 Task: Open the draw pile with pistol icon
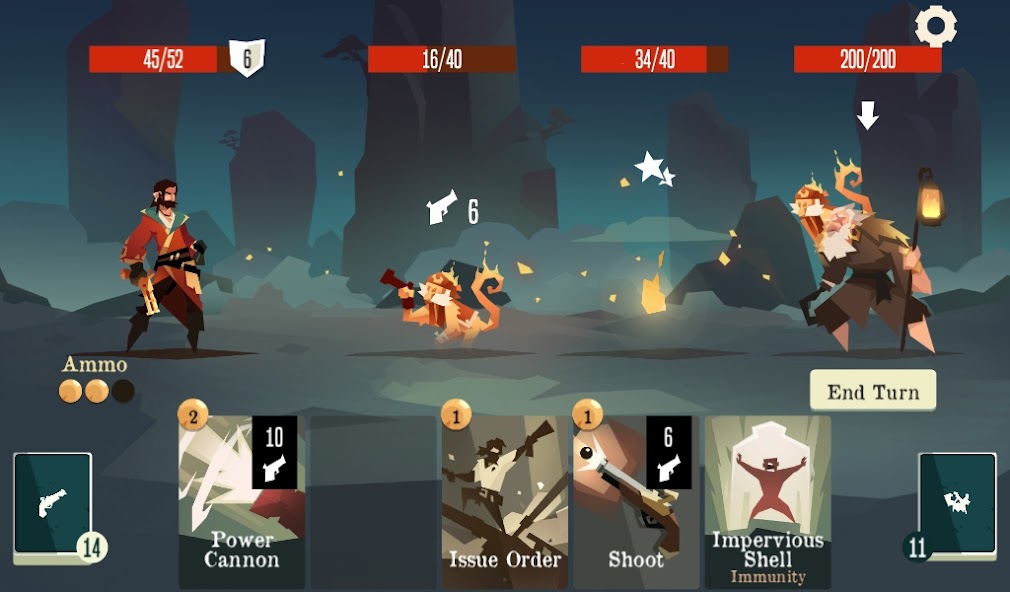point(53,503)
